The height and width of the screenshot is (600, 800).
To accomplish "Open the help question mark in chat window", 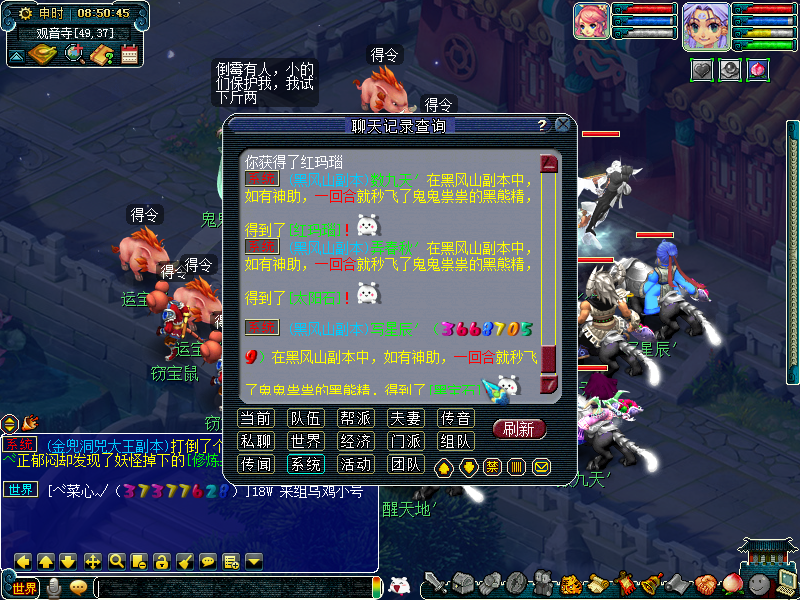I will point(542,125).
